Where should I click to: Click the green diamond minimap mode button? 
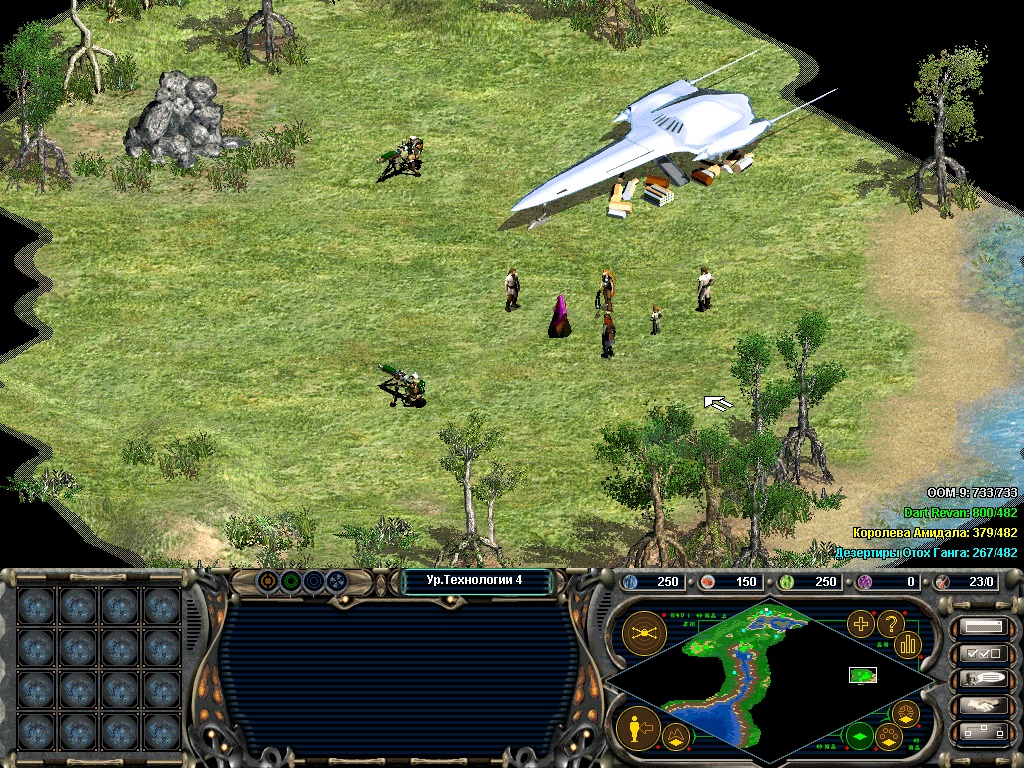[x=859, y=738]
